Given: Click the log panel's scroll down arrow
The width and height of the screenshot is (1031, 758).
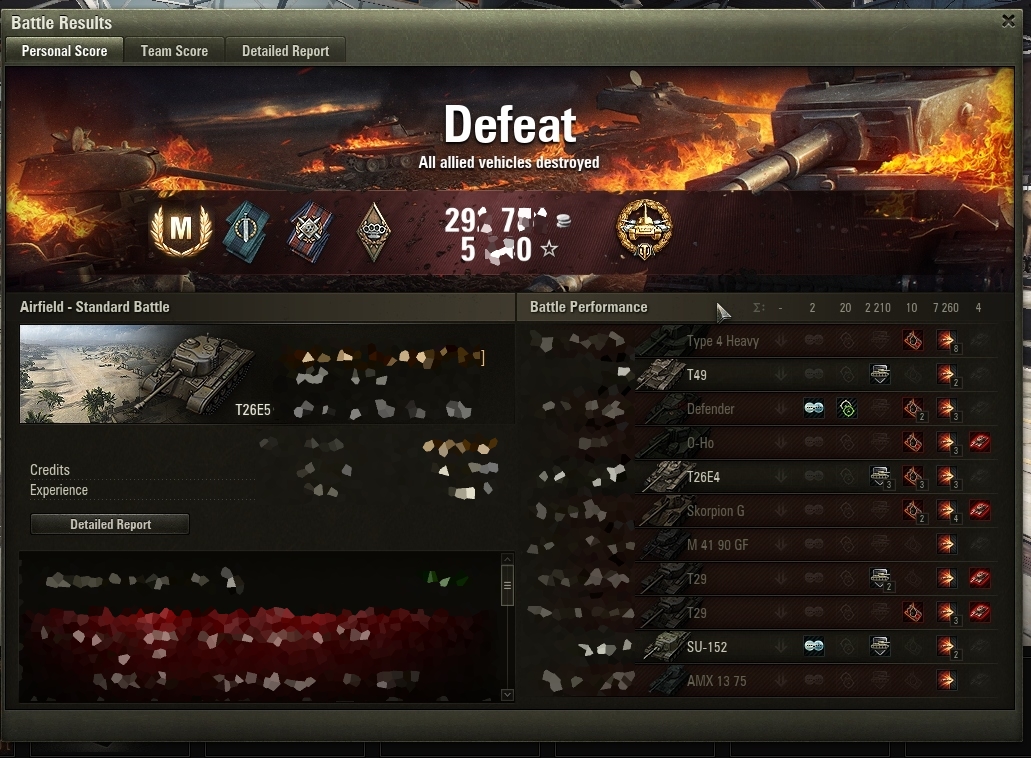Looking at the screenshot, I should tap(507, 694).
